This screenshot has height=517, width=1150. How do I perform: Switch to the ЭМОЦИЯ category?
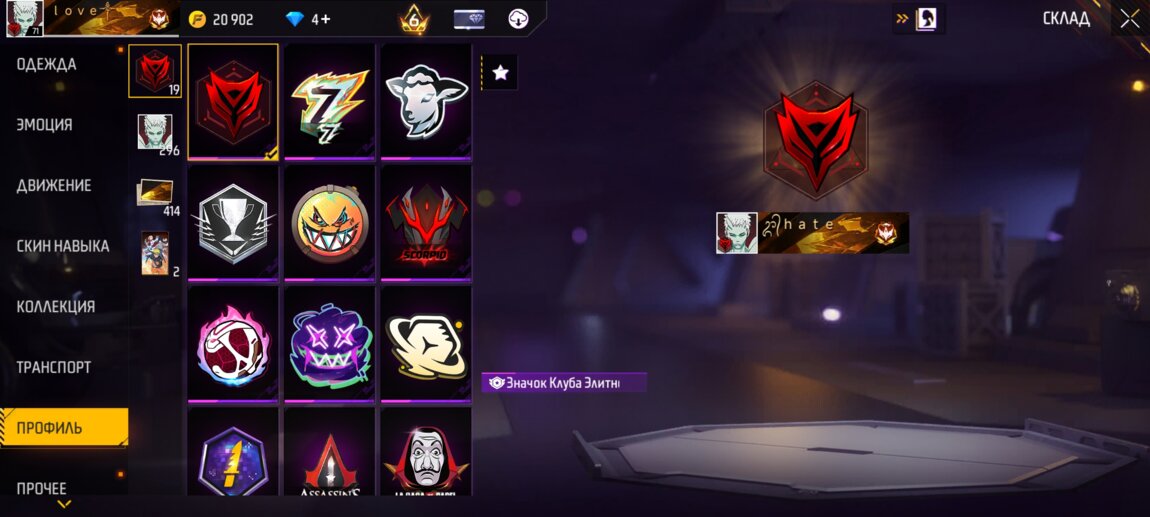click(x=44, y=125)
